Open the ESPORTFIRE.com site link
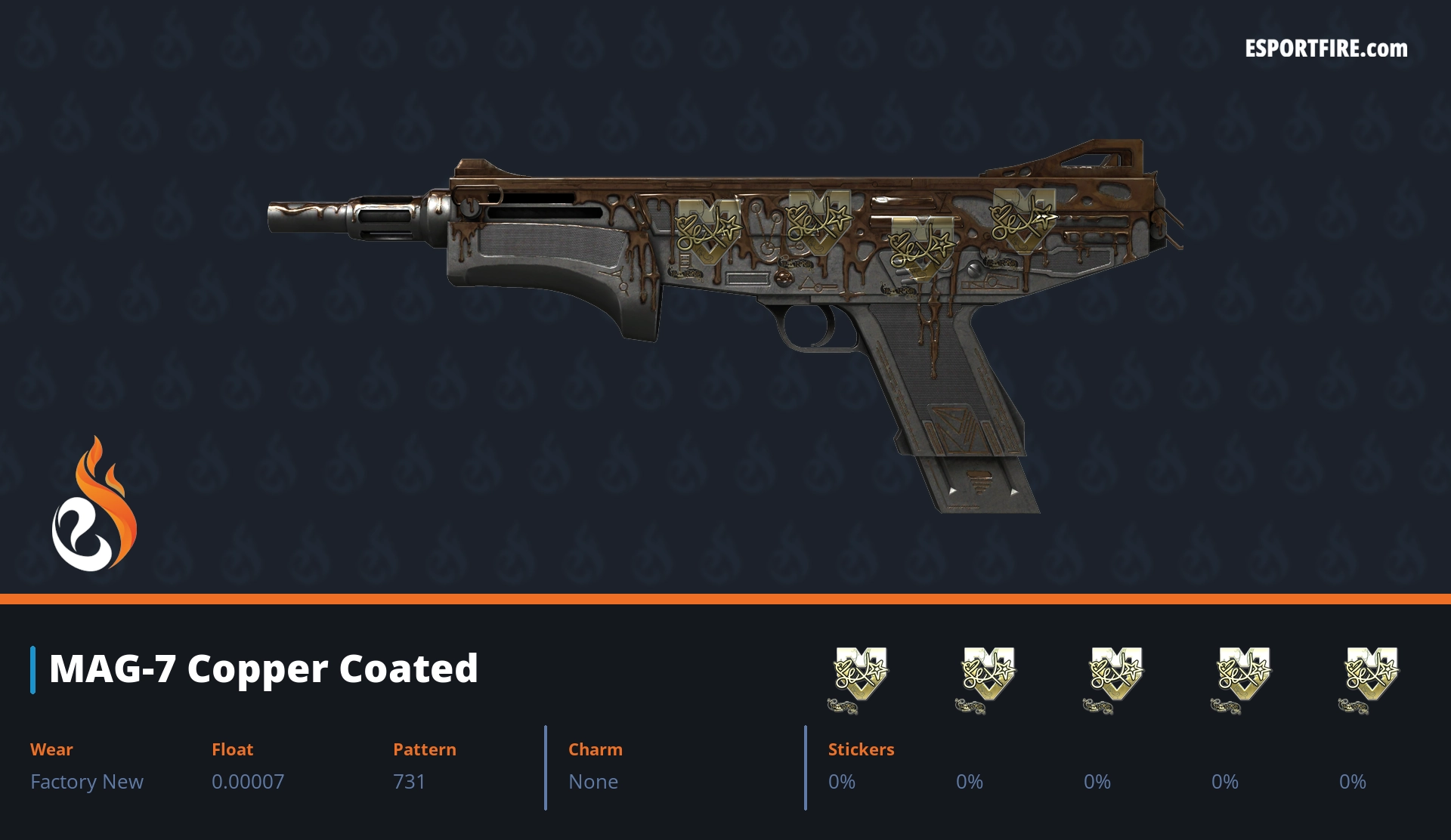This screenshot has height=840, width=1451. 1326,49
